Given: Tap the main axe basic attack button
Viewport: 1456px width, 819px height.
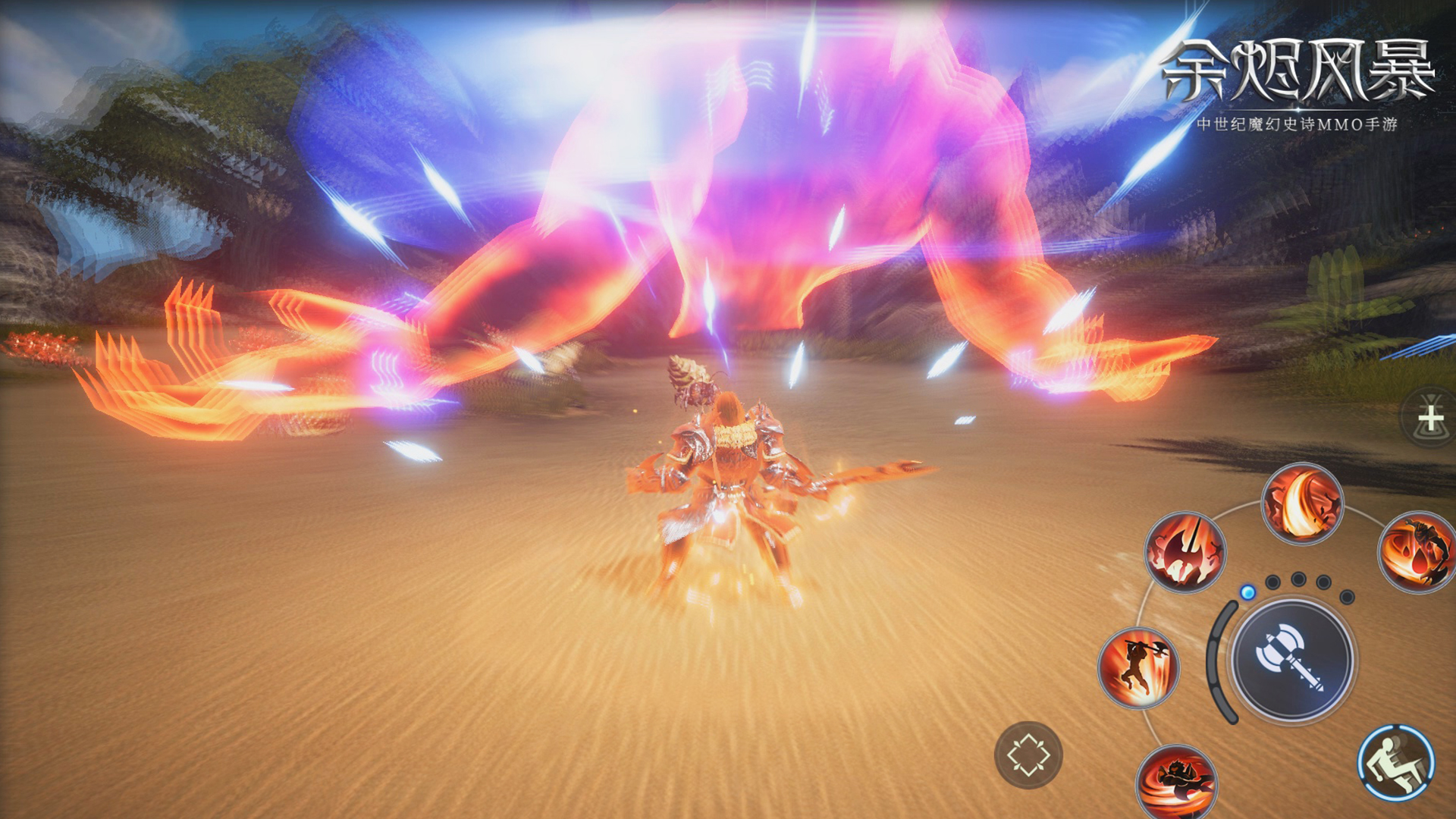Looking at the screenshot, I should pyautogui.click(x=1291, y=658).
